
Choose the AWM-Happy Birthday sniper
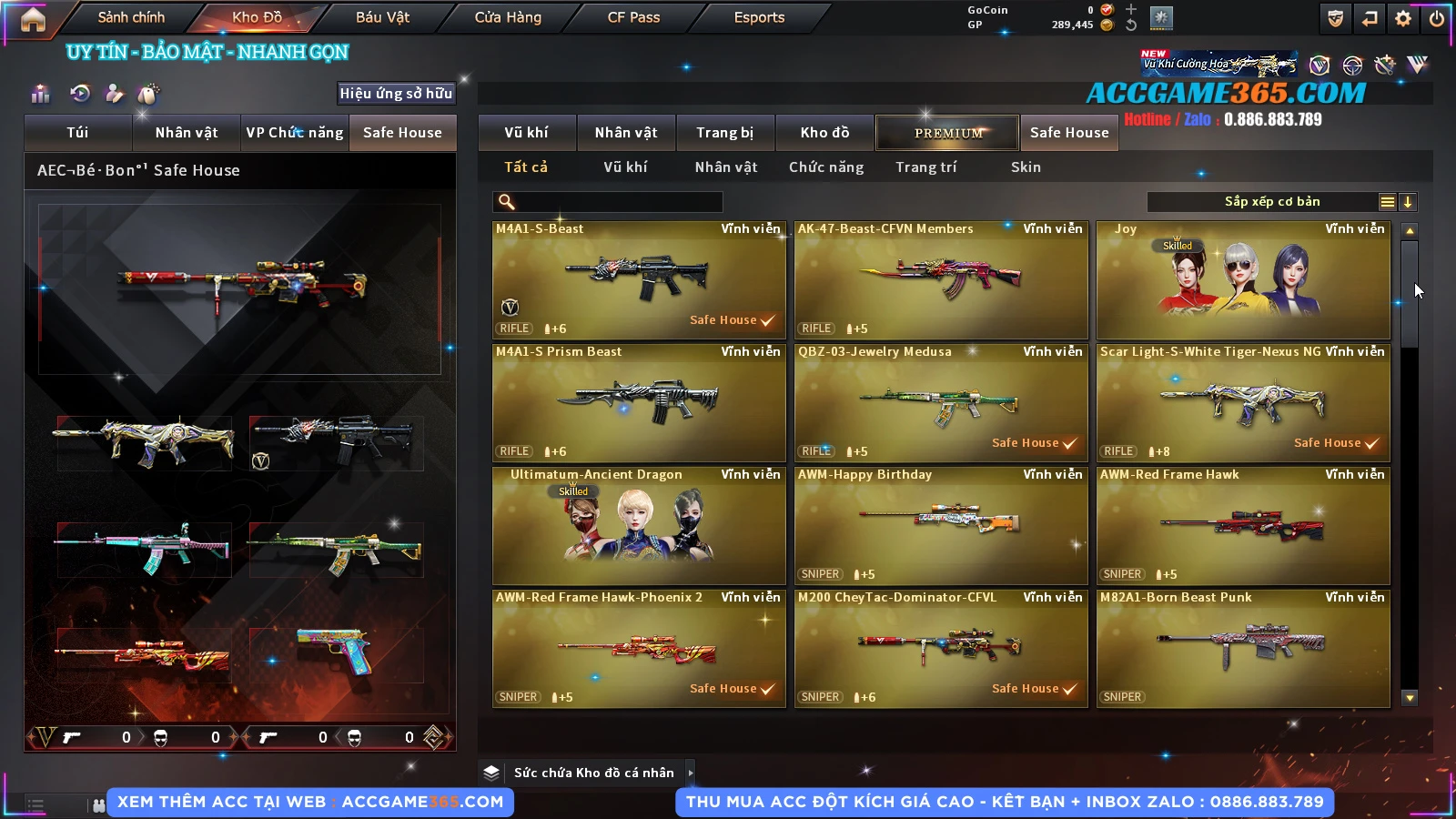[x=941, y=526]
